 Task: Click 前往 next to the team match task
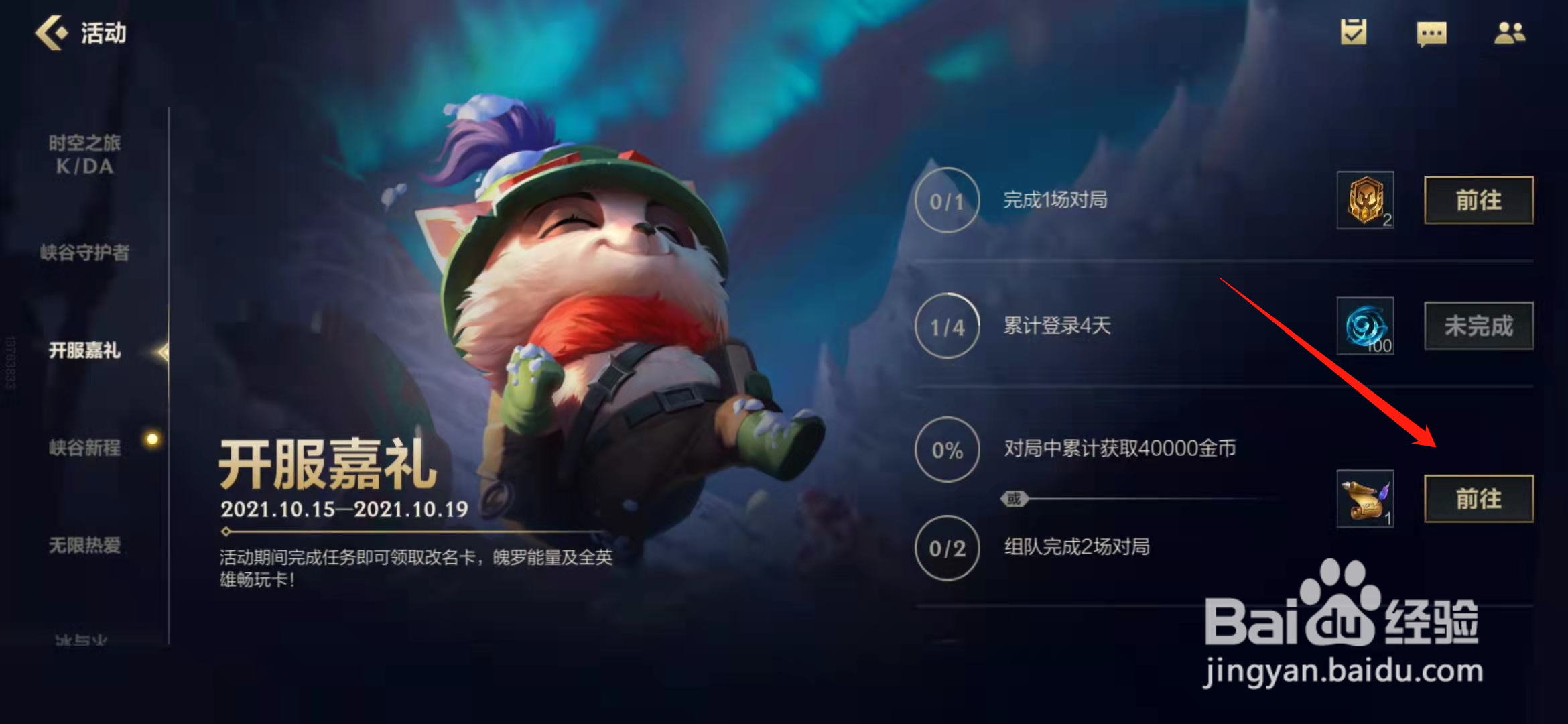1478,499
